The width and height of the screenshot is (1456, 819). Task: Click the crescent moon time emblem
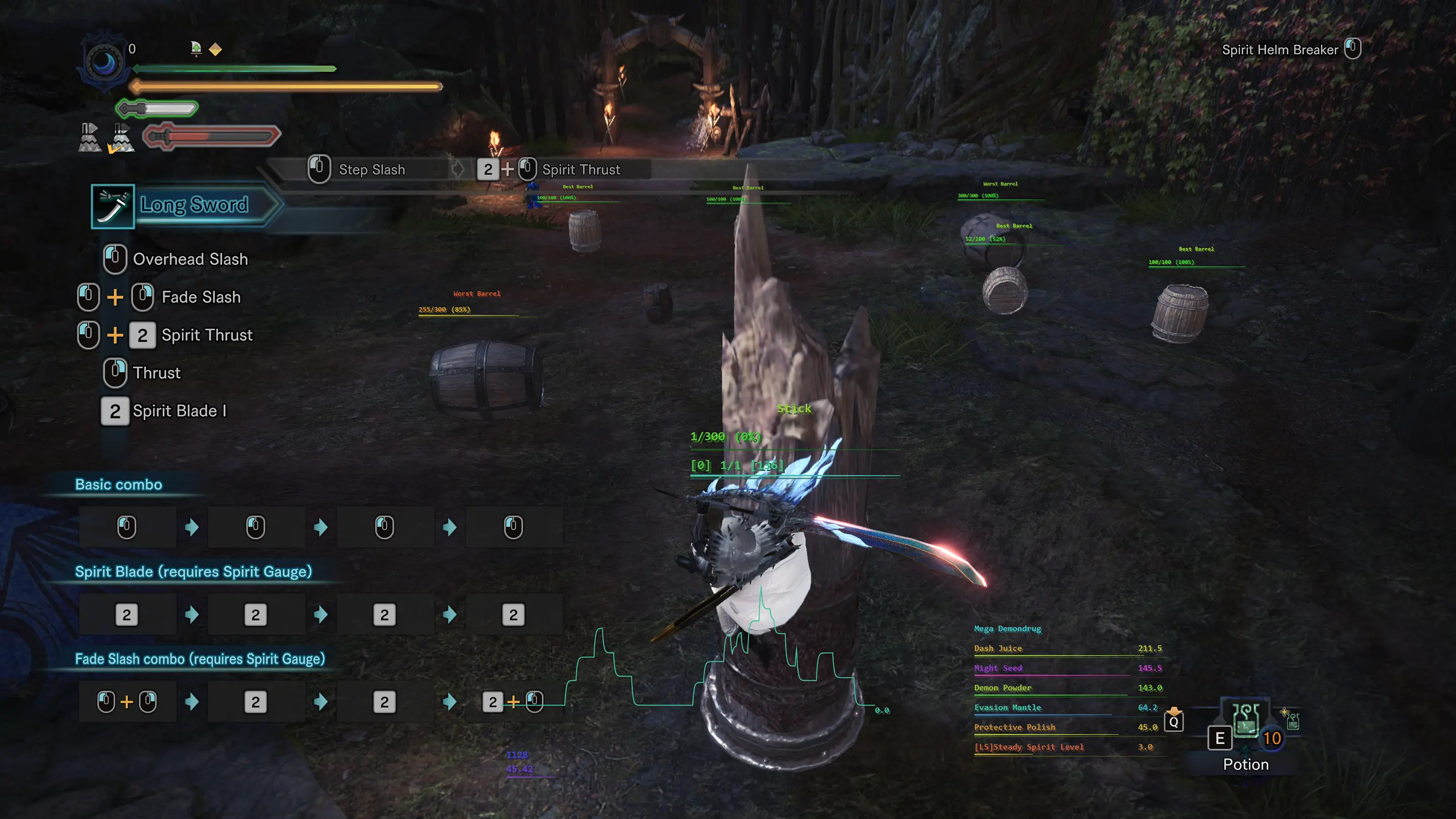pyautogui.click(x=104, y=62)
